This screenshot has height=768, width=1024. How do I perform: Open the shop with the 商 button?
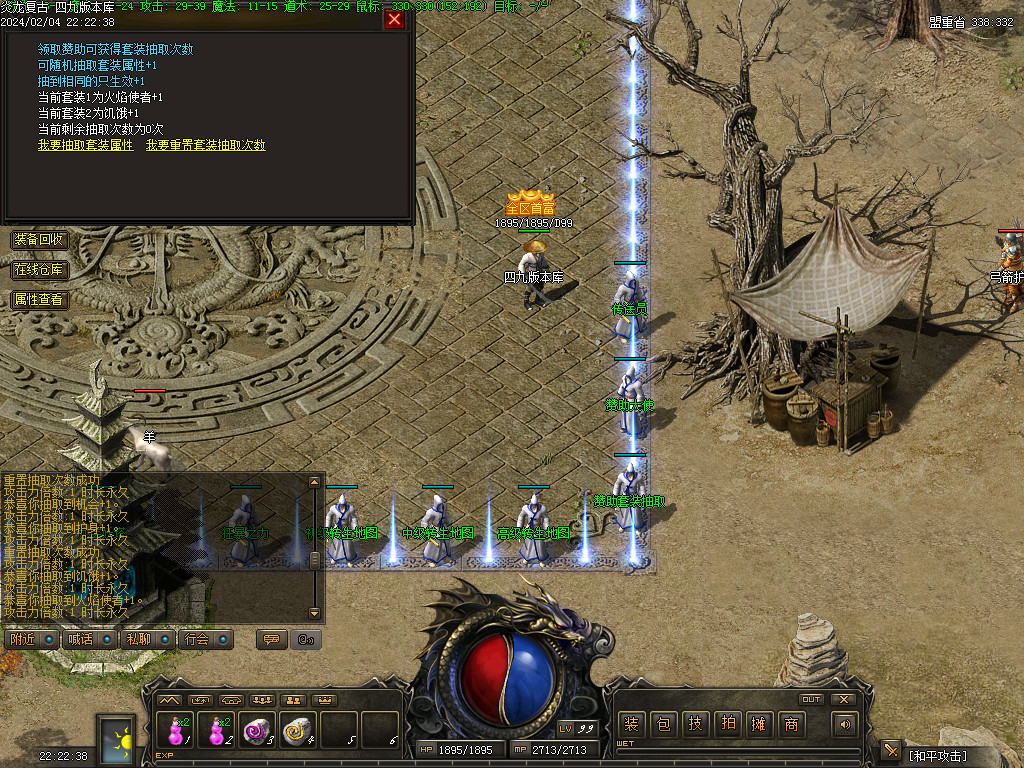791,724
